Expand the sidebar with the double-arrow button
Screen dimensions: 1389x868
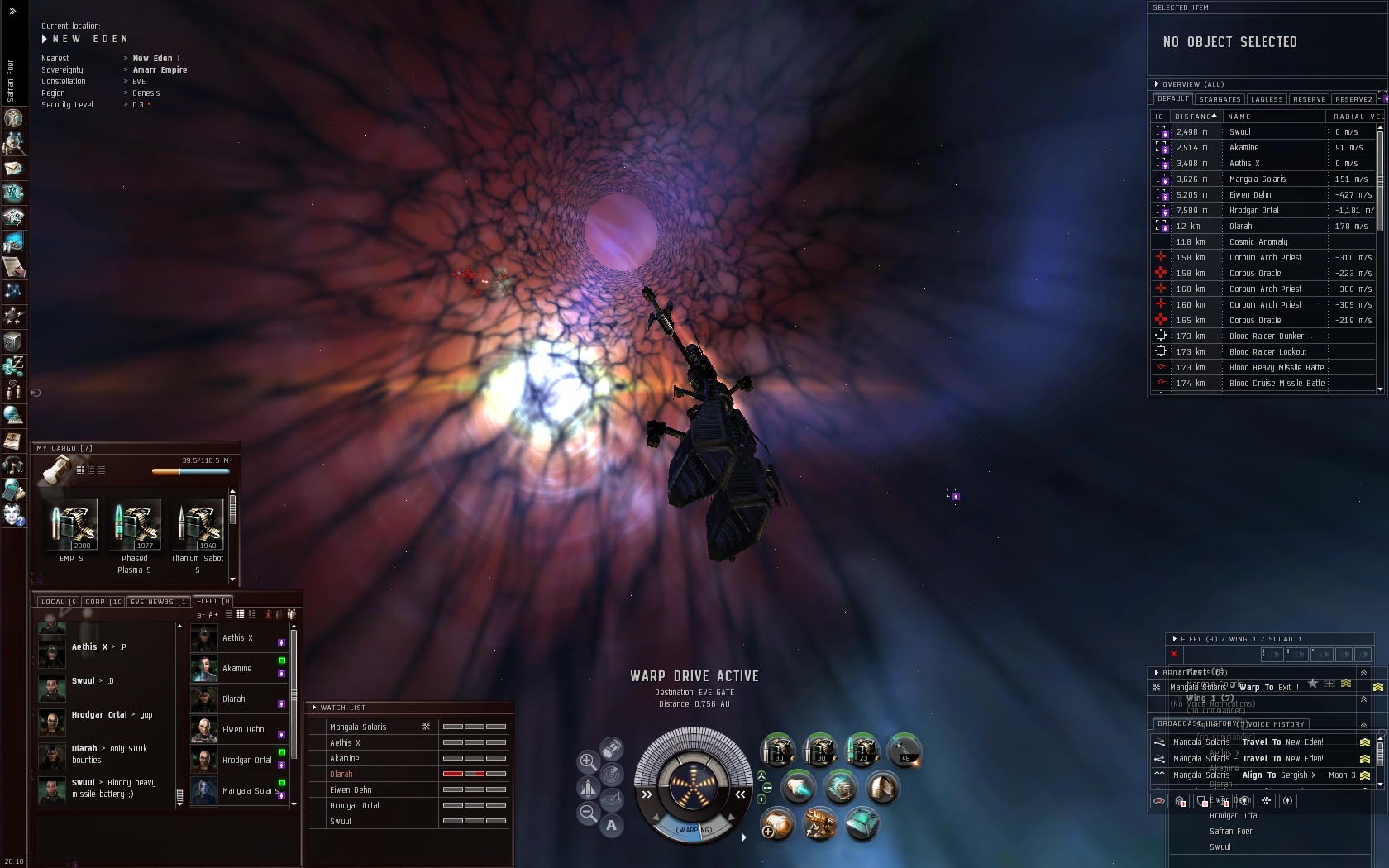pyautogui.click(x=12, y=12)
